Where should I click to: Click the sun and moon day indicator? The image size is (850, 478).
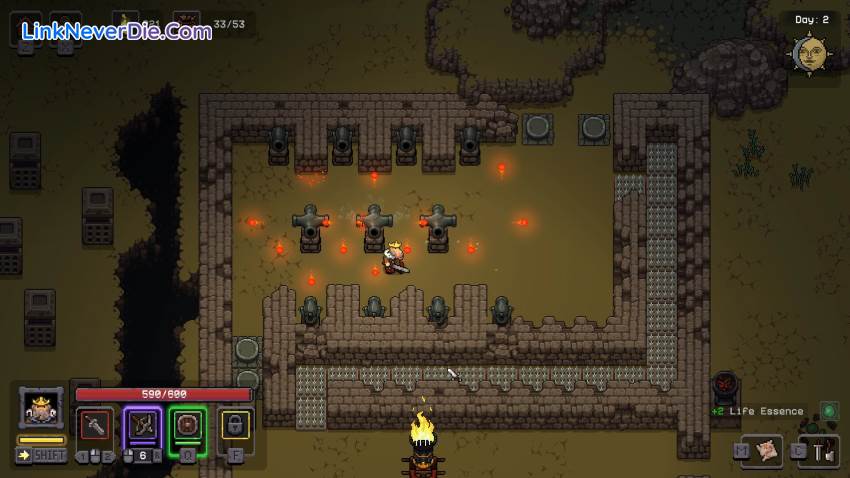click(810, 53)
